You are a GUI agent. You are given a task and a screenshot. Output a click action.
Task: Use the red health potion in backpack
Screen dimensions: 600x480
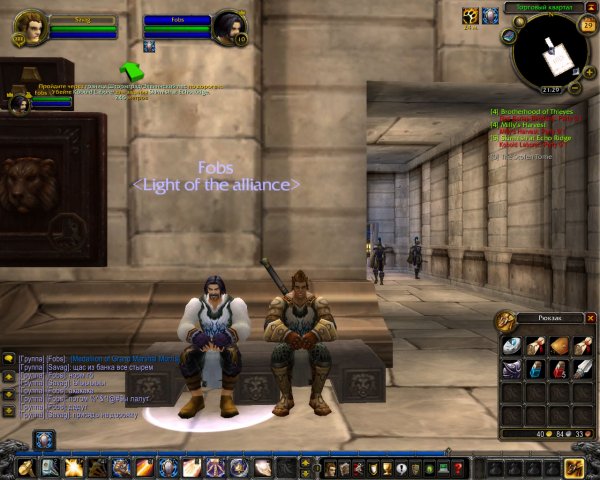[561, 370]
